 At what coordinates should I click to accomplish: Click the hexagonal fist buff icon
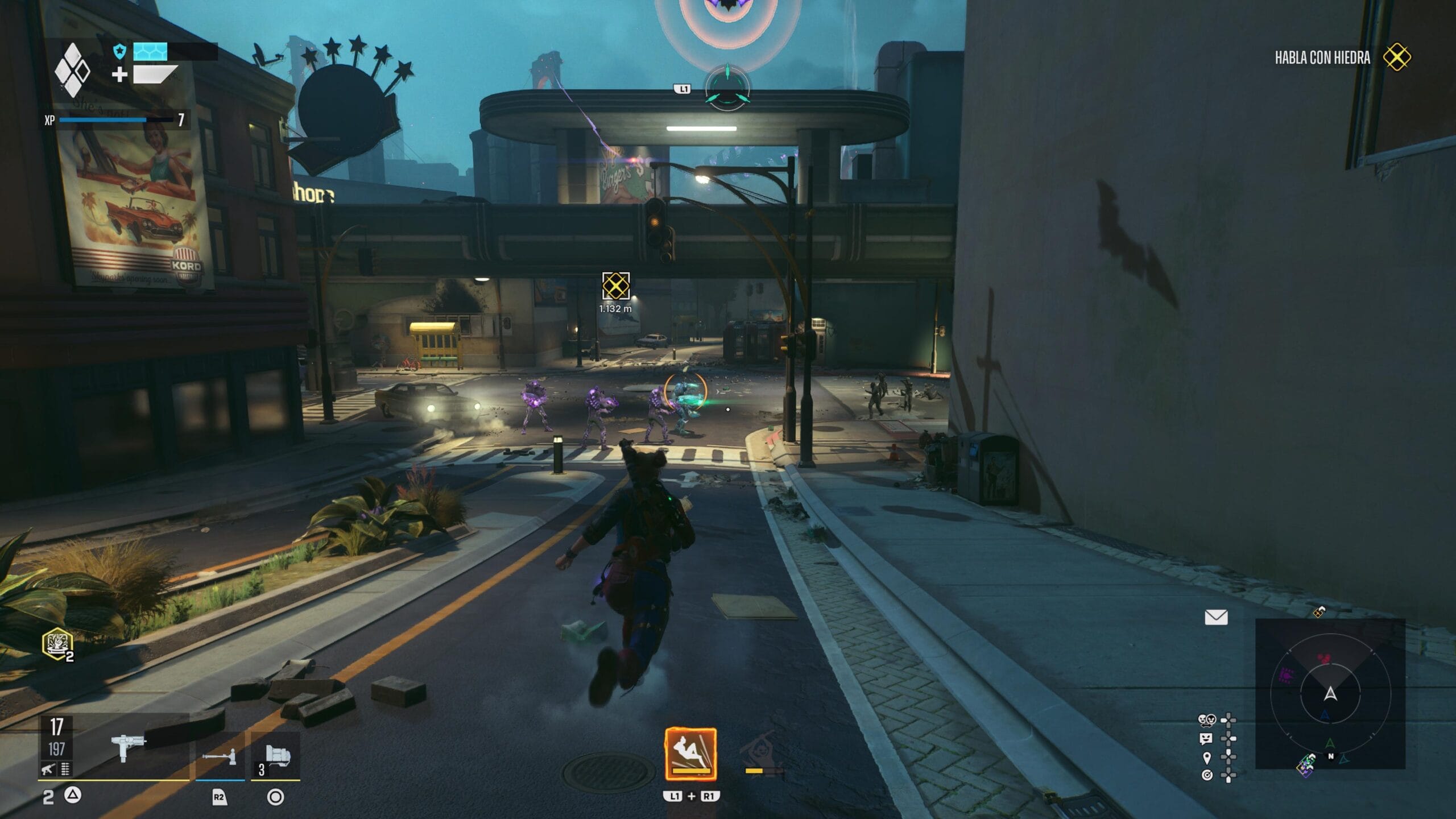(57, 644)
